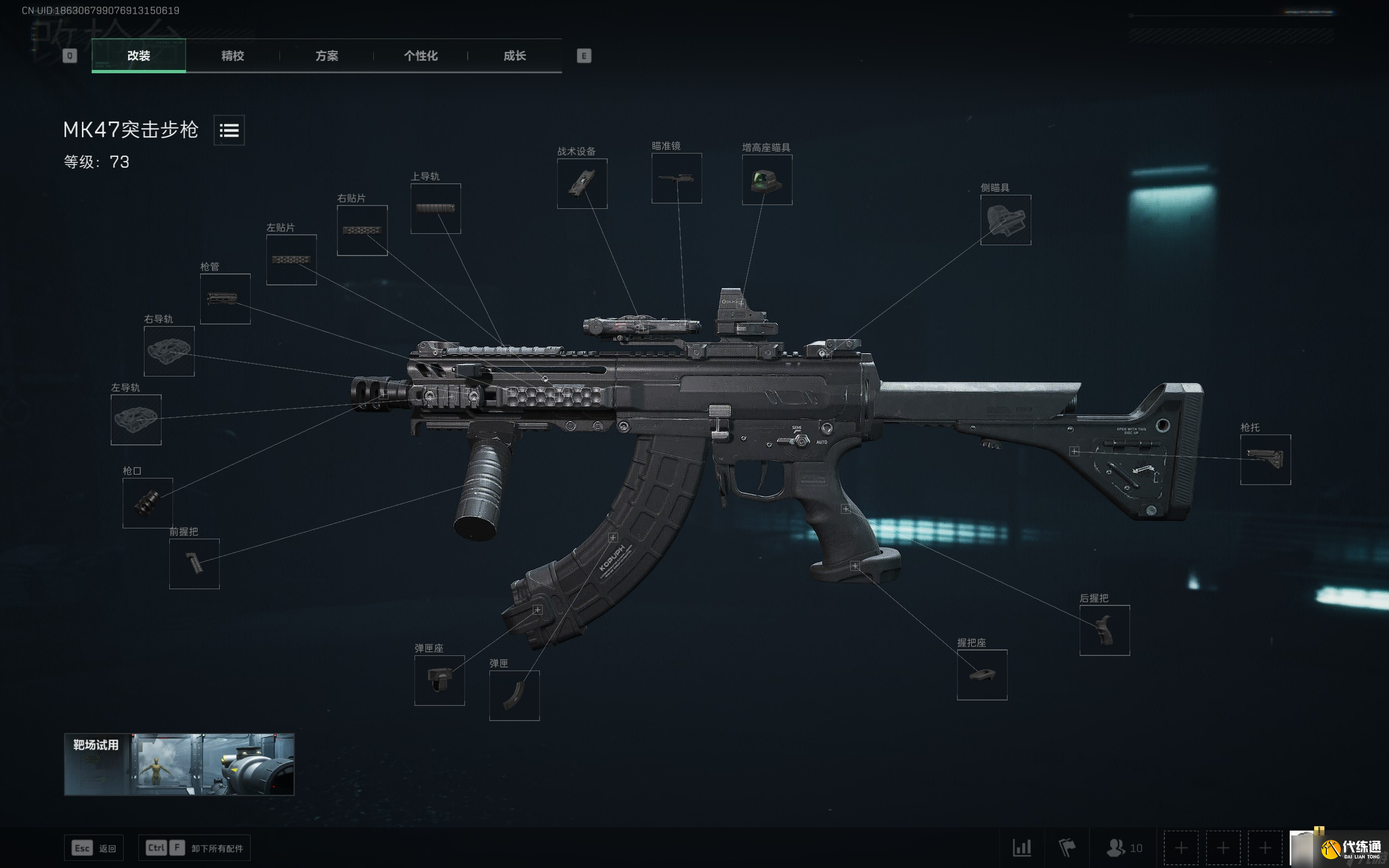Open the 弹匣 magazine slot
This screenshot has height=868, width=1389.
tap(514, 695)
